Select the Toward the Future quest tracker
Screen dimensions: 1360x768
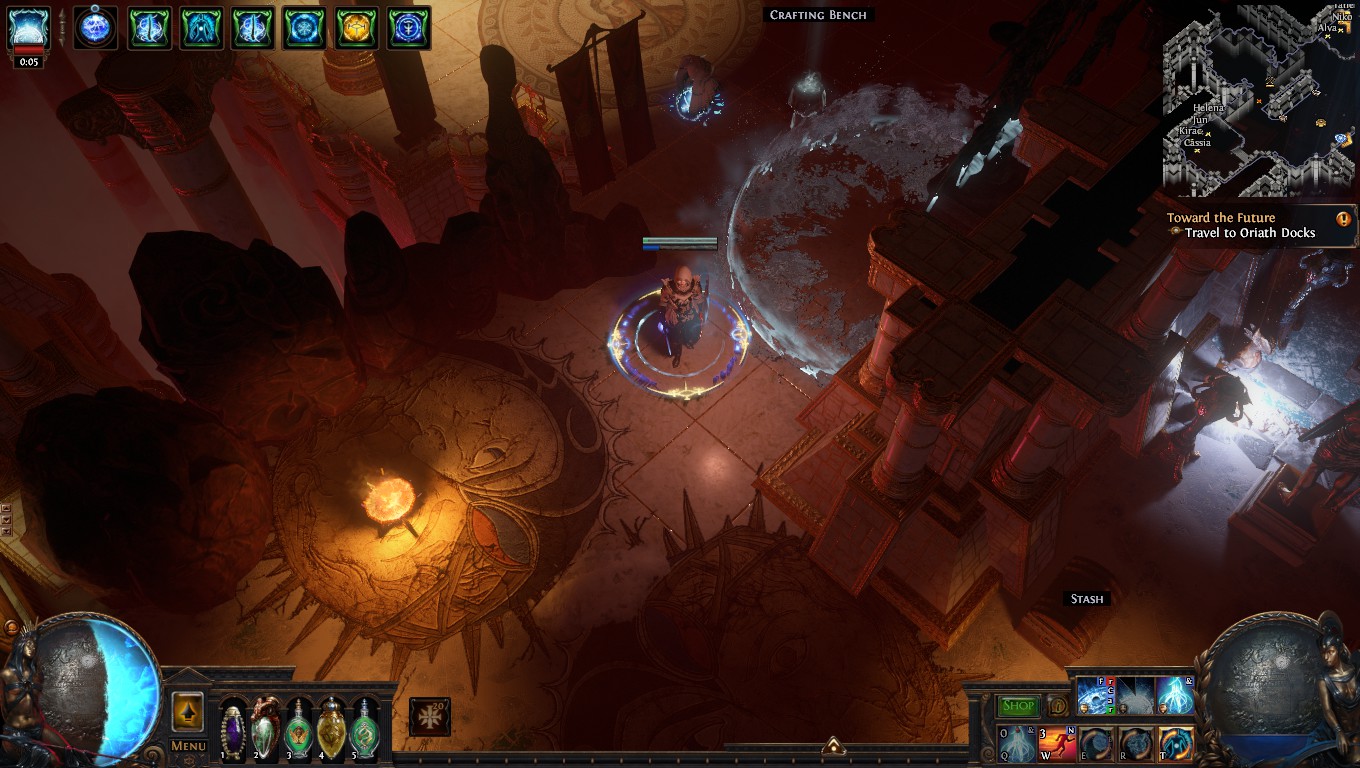[x=1249, y=225]
